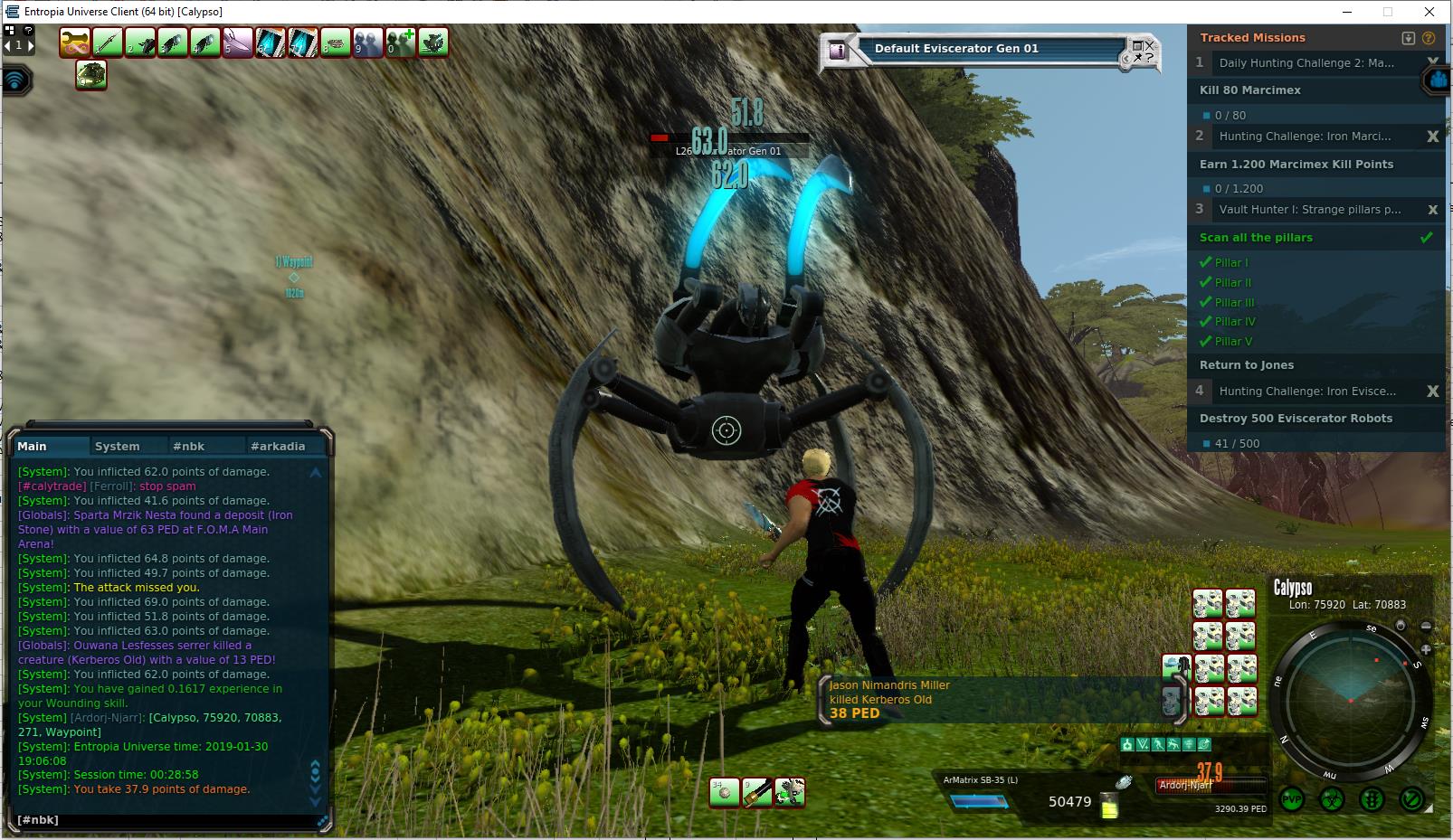Select the rifle in hotbar slot 1

pos(108,42)
